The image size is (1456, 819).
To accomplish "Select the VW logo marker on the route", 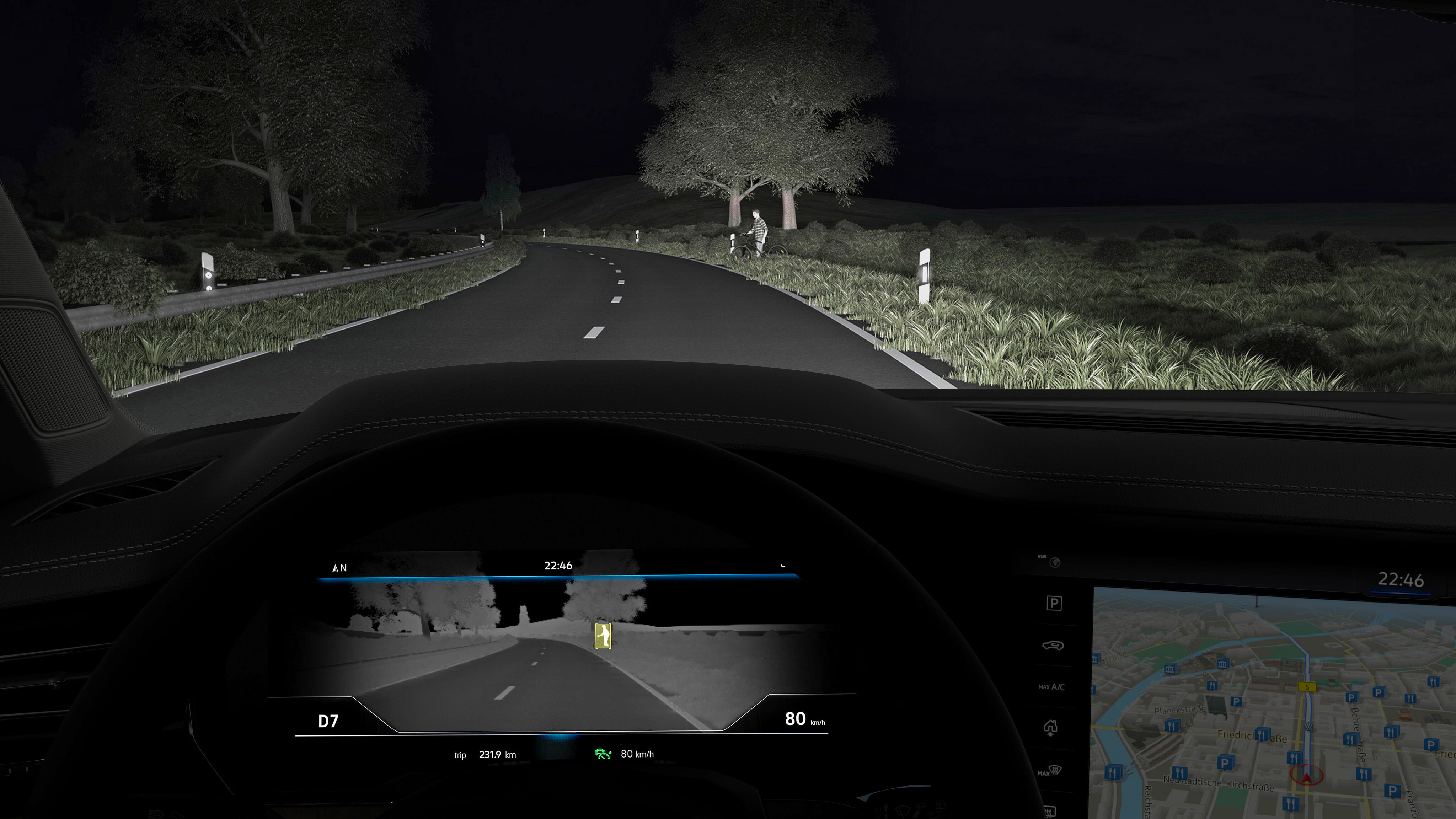I will [1308, 726].
